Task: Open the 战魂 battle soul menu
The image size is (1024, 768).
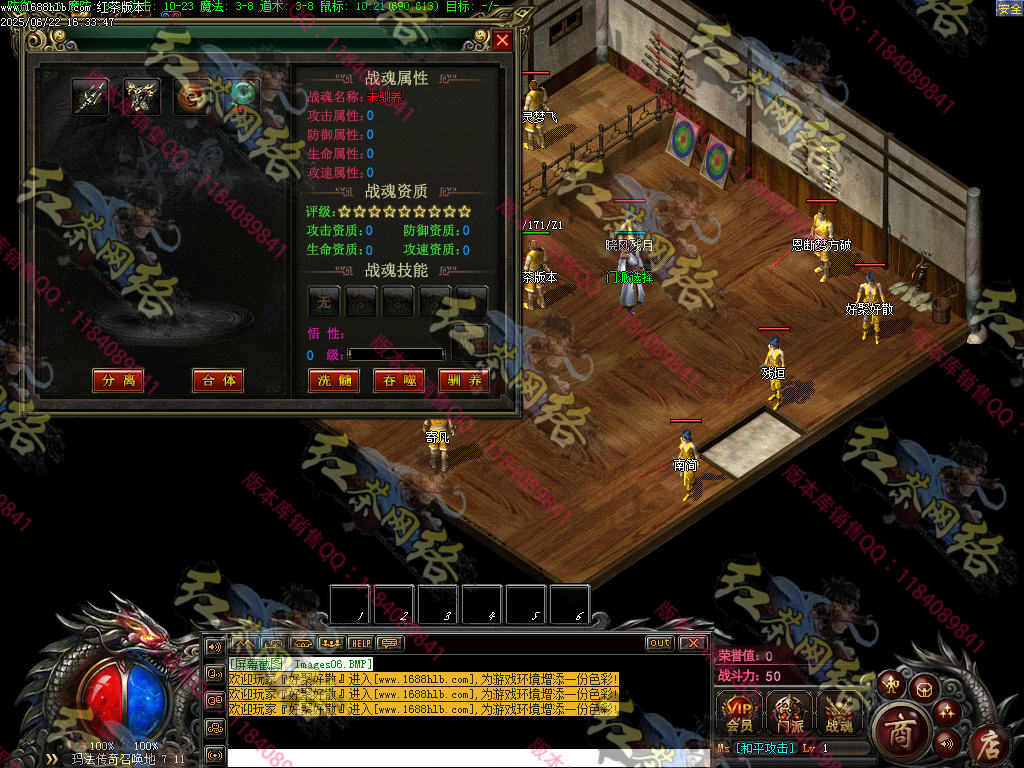Action: (839, 711)
